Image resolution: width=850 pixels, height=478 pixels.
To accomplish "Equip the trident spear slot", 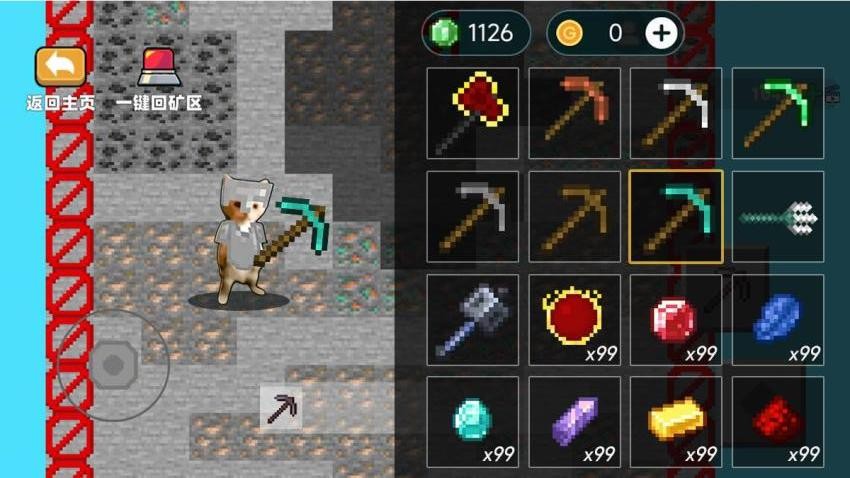I will click(778, 217).
